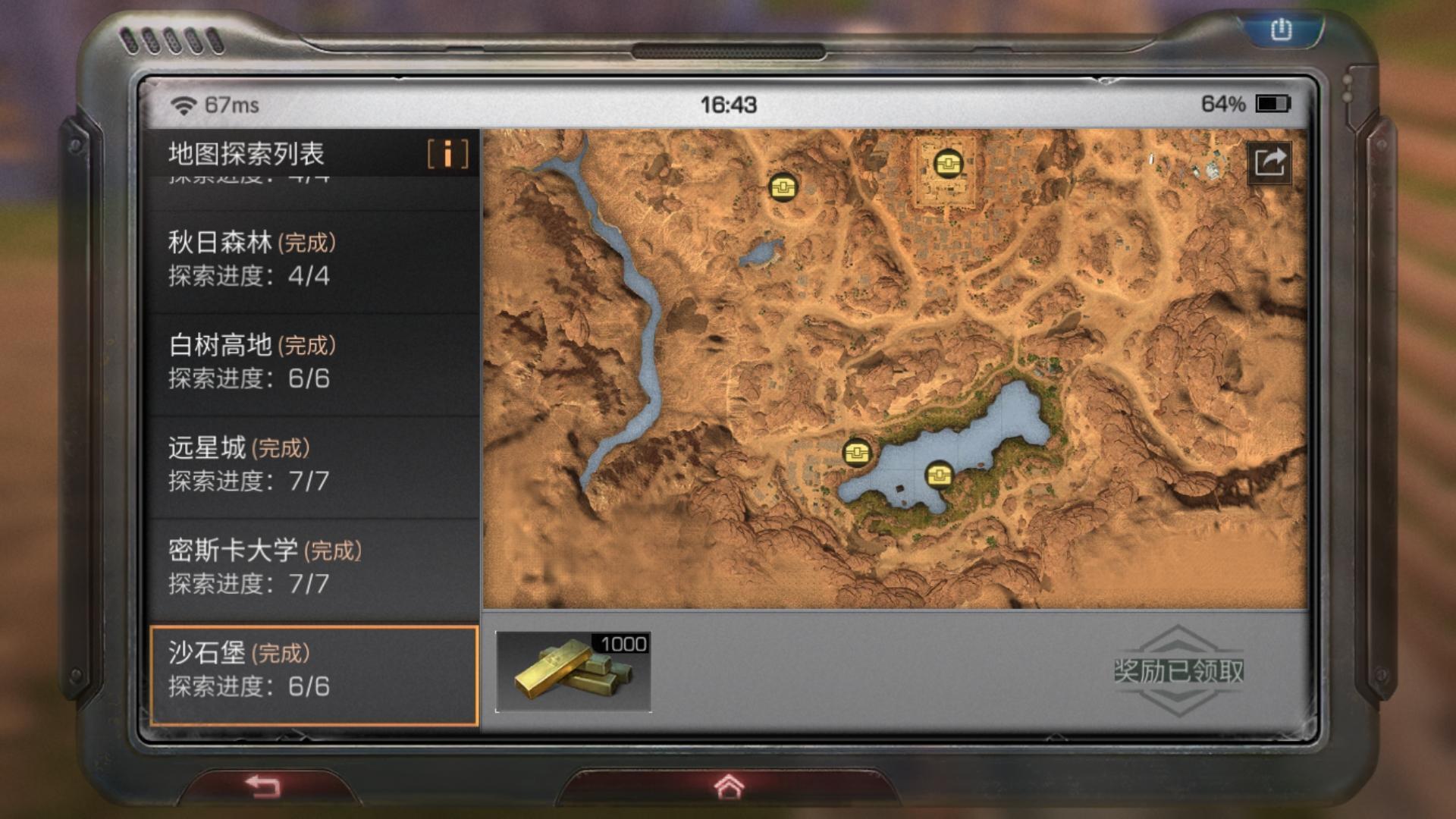Select the chest marker on the lake
Viewport: 1456px width, 819px height.
pos(940,475)
